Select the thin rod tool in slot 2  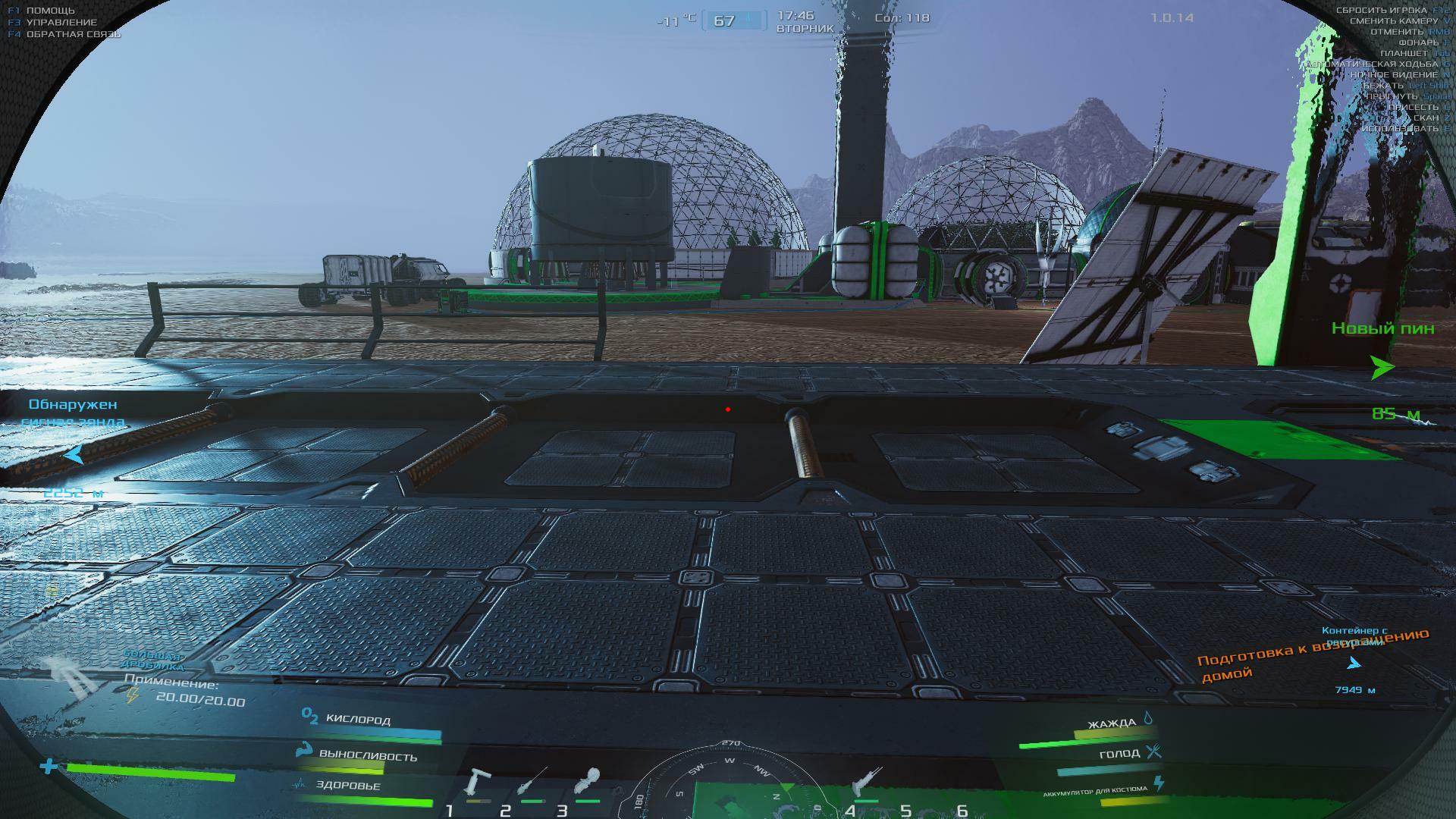[532, 781]
